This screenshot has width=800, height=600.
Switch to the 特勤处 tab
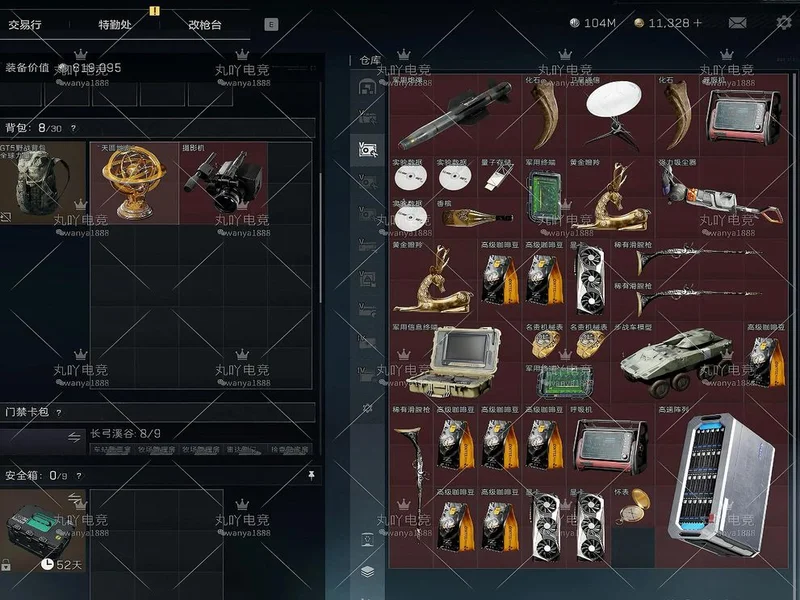115,24
